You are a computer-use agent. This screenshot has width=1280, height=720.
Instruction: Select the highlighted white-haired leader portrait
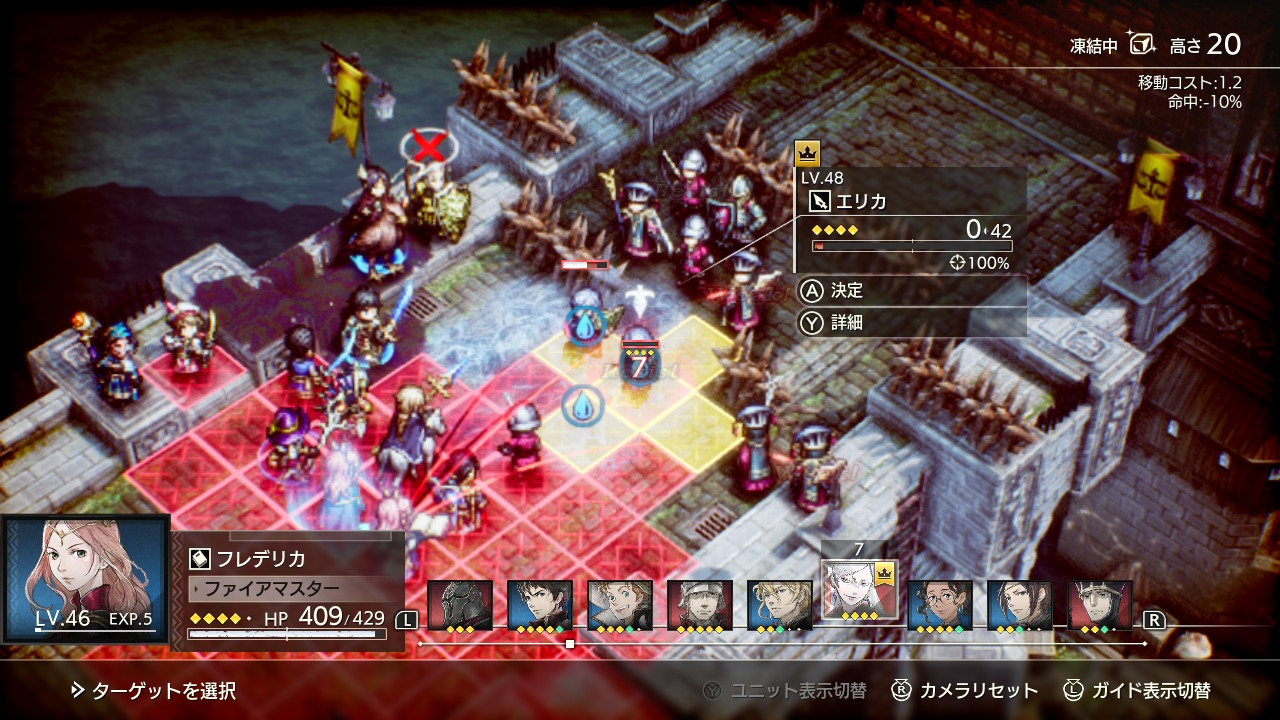coord(857,591)
